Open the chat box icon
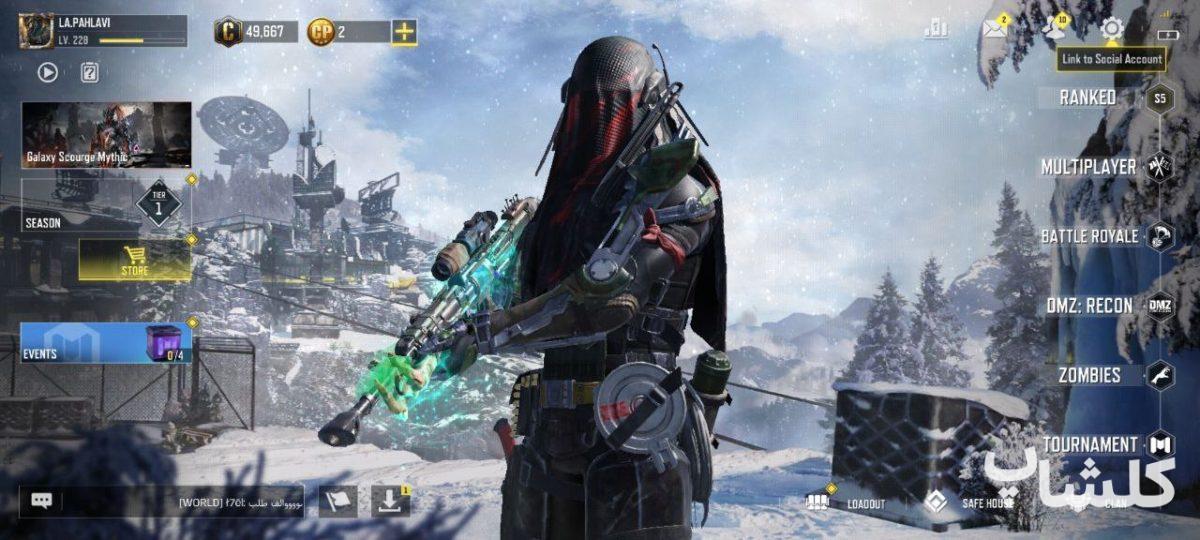 [41, 501]
